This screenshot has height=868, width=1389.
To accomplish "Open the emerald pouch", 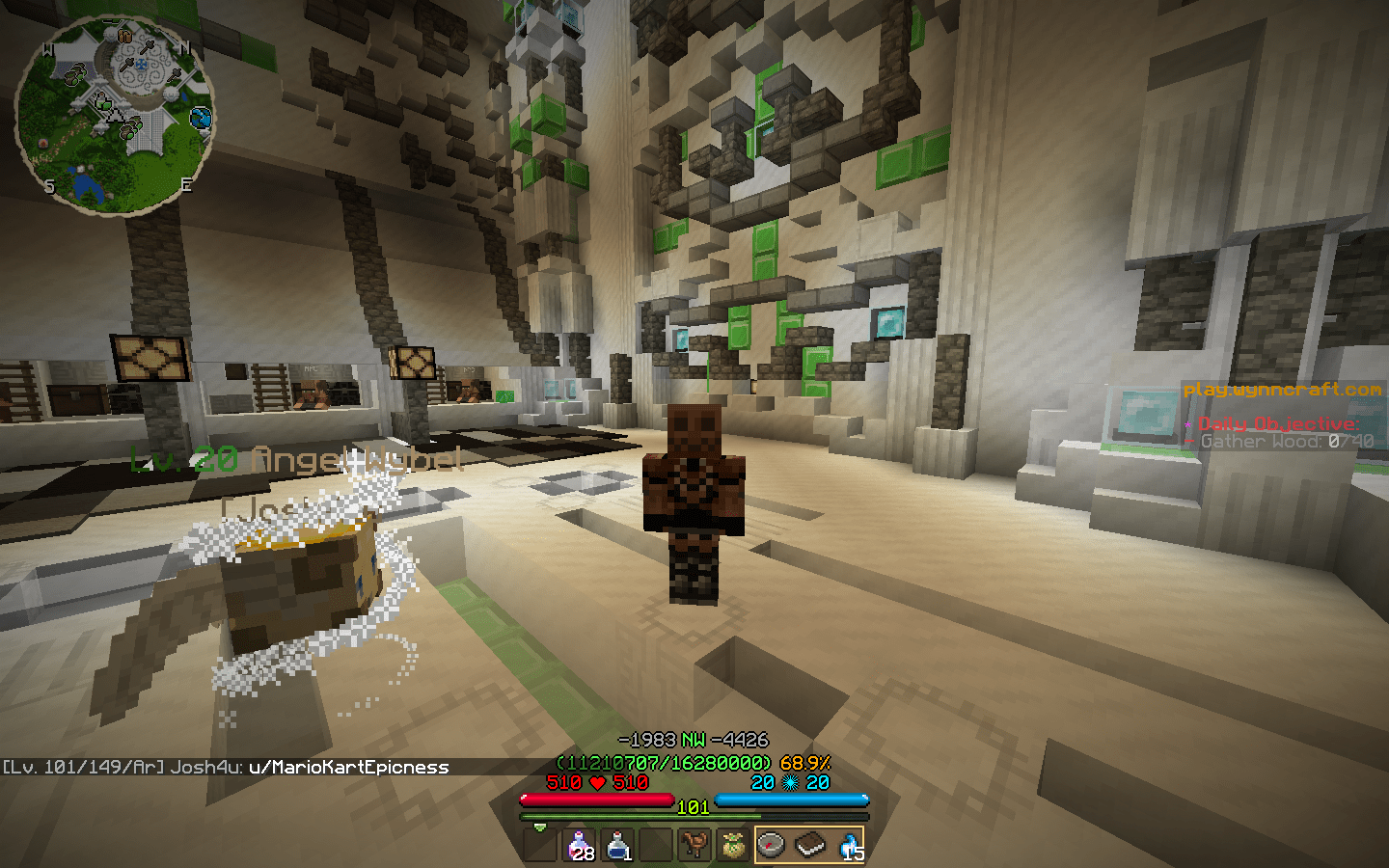I will [x=732, y=844].
